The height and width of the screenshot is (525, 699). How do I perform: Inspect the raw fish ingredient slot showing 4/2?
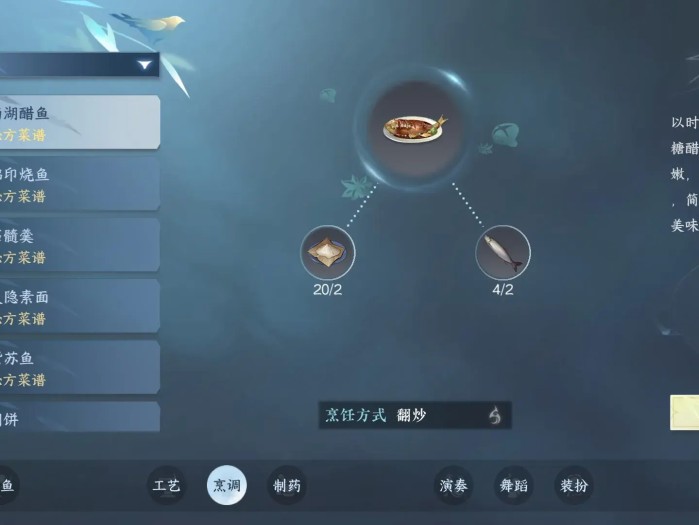pos(503,252)
